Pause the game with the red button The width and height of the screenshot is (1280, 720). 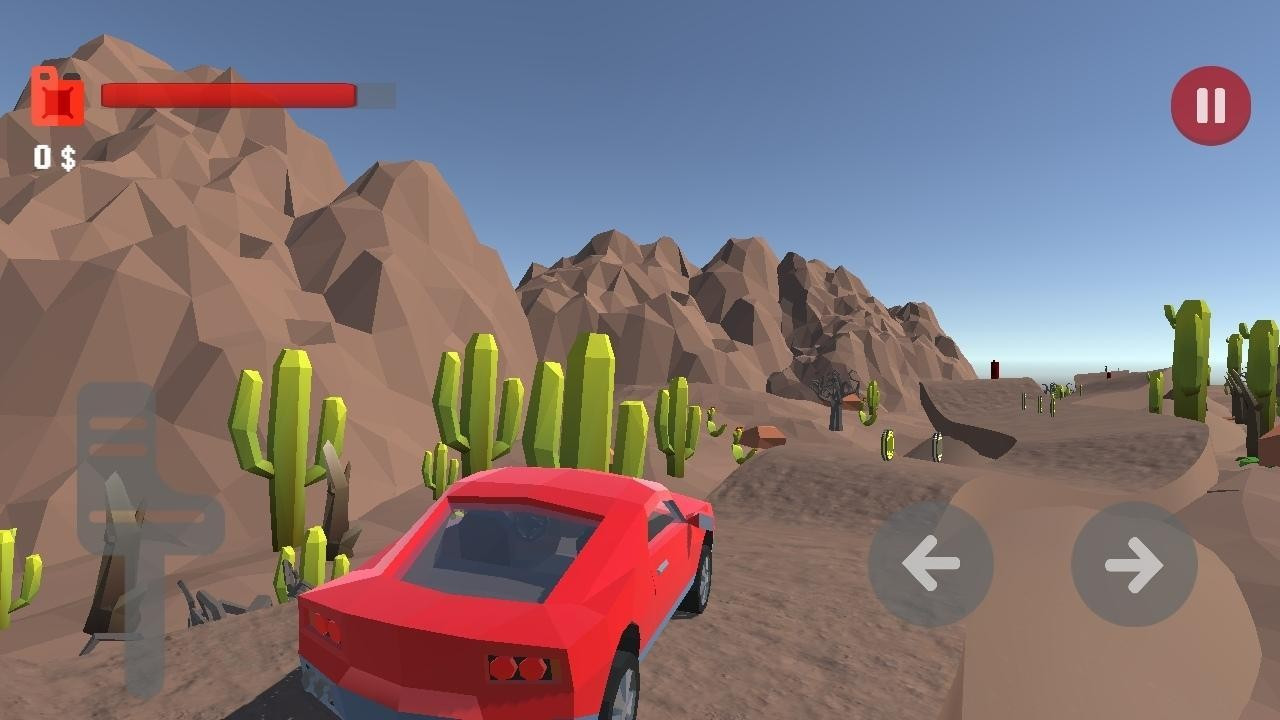1210,105
